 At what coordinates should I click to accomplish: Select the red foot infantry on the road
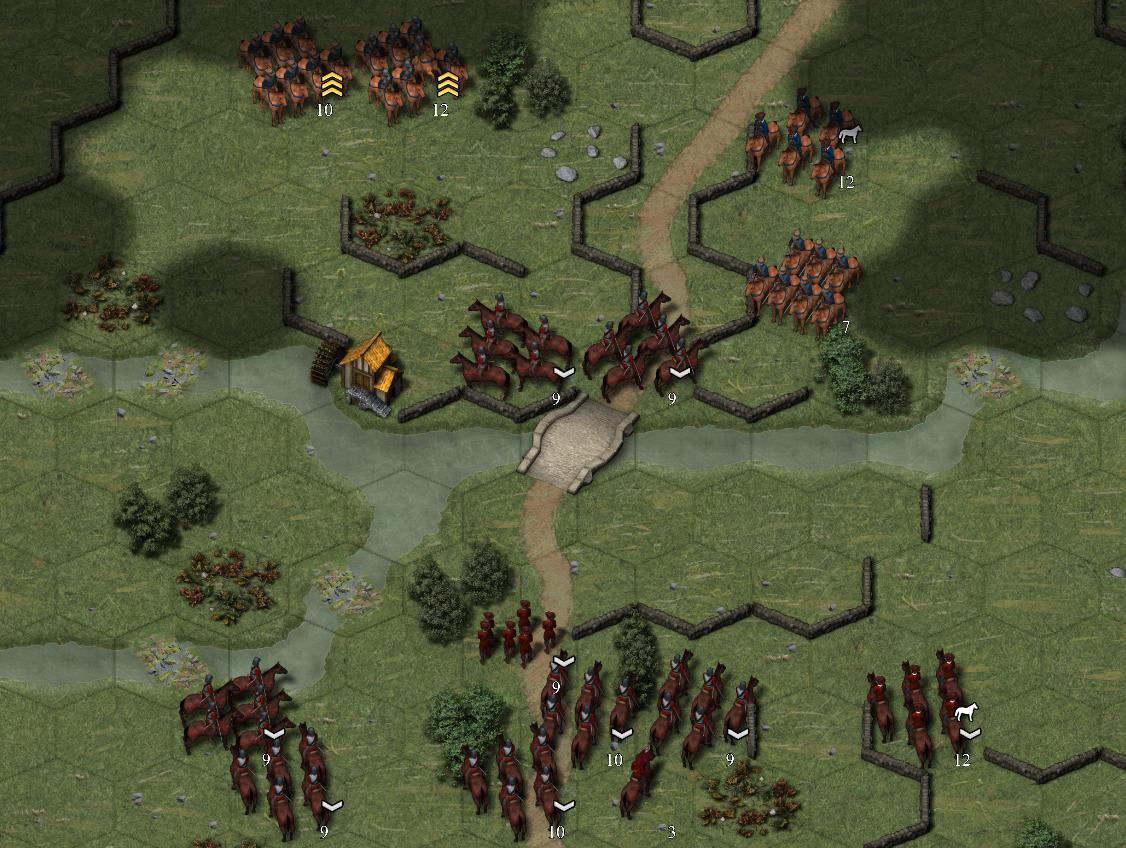(x=518, y=632)
